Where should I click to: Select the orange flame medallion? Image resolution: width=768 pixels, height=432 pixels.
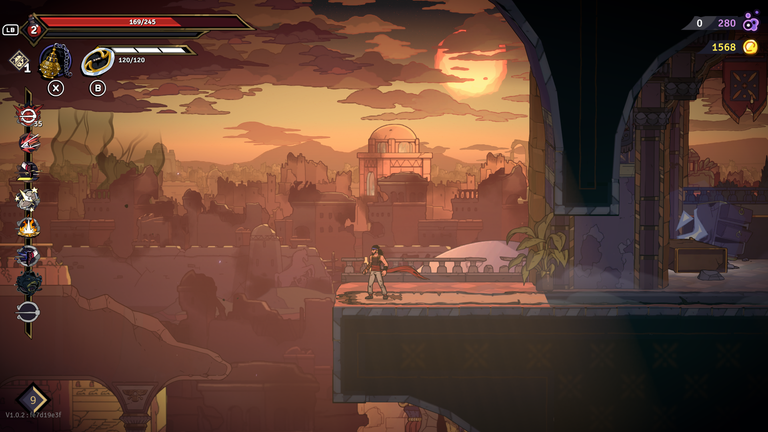[27, 227]
